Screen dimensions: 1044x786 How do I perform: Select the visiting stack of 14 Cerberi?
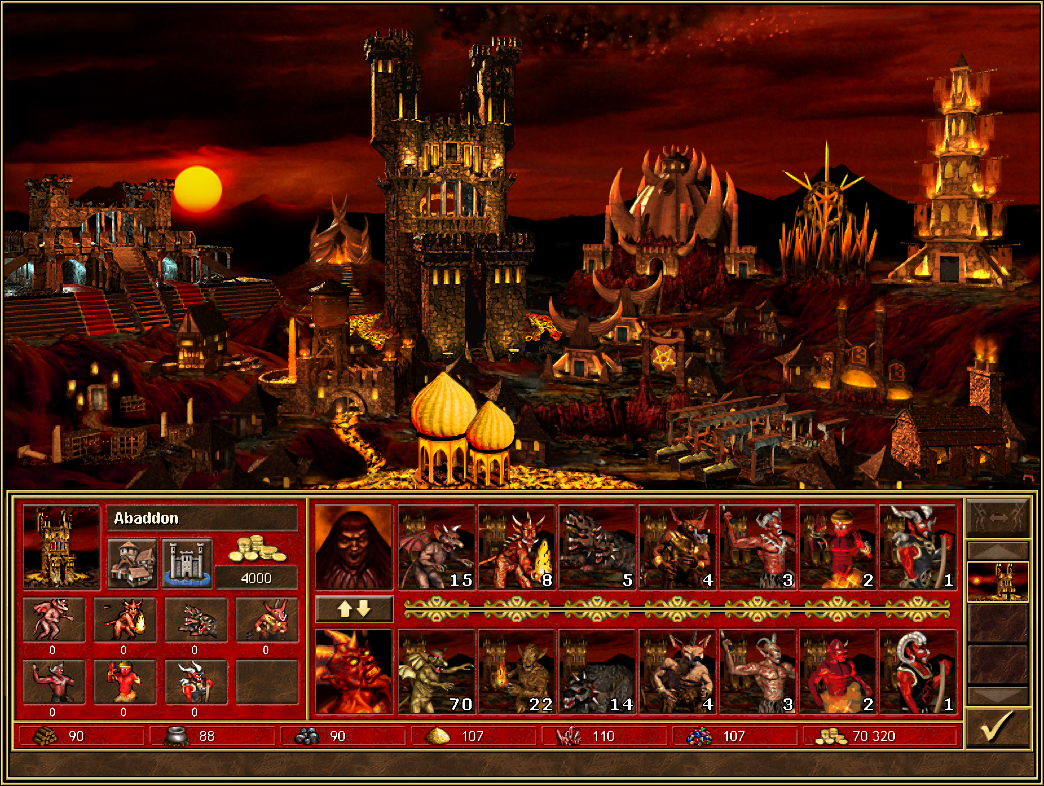click(x=597, y=672)
